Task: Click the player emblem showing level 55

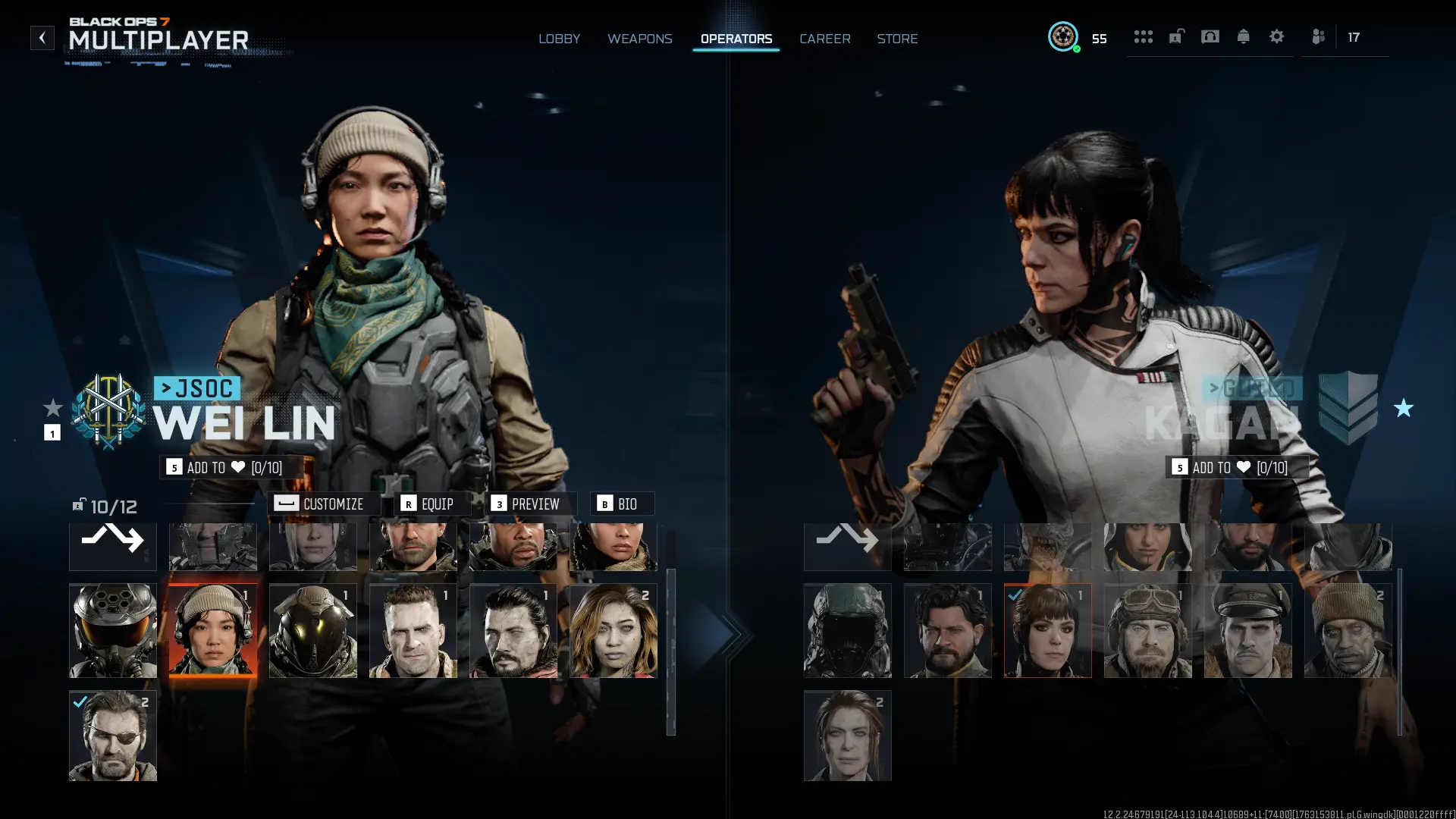Action: 1064,36
